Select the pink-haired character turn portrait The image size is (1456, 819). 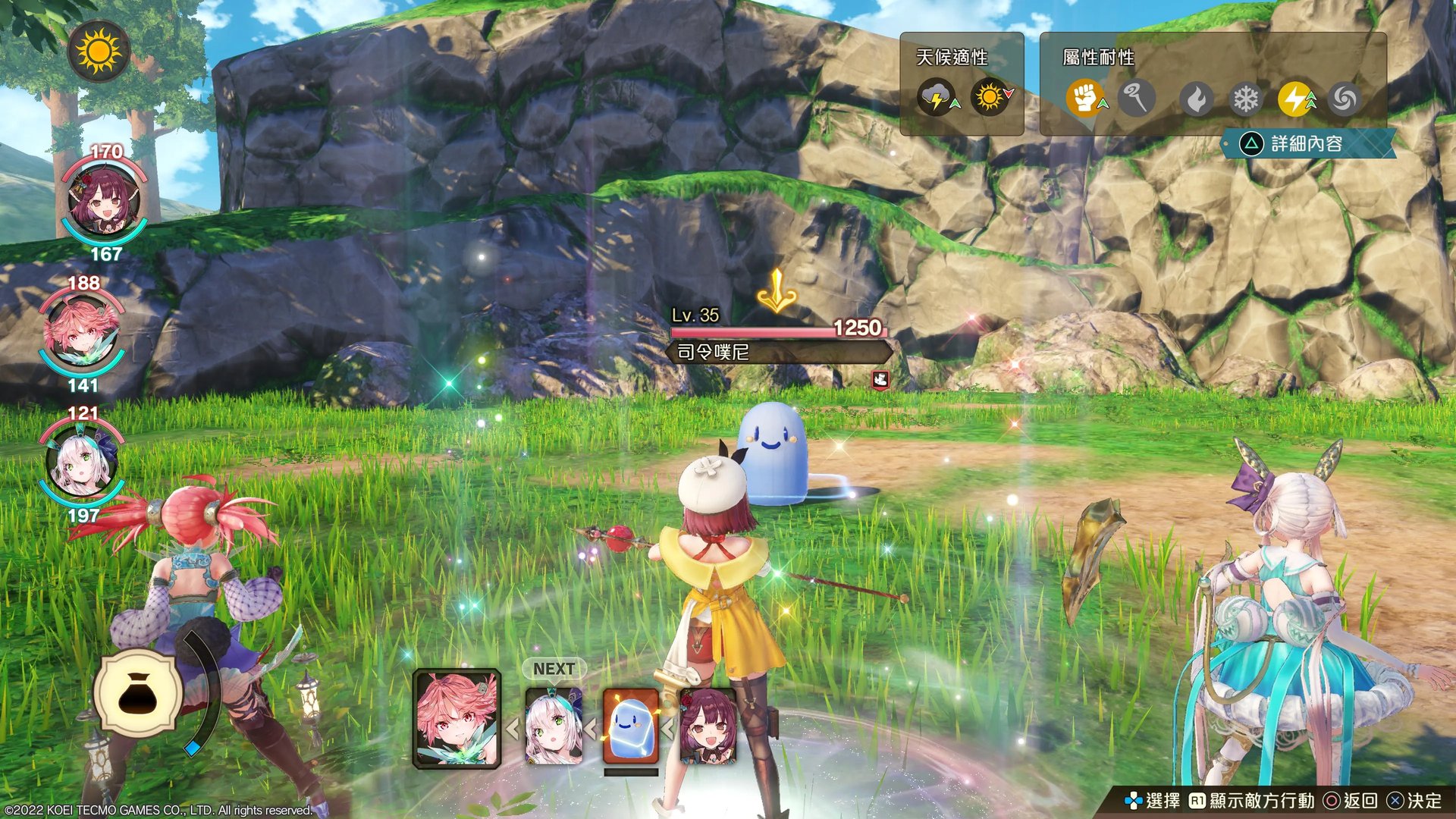pyautogui.click(x=457, y=719)
